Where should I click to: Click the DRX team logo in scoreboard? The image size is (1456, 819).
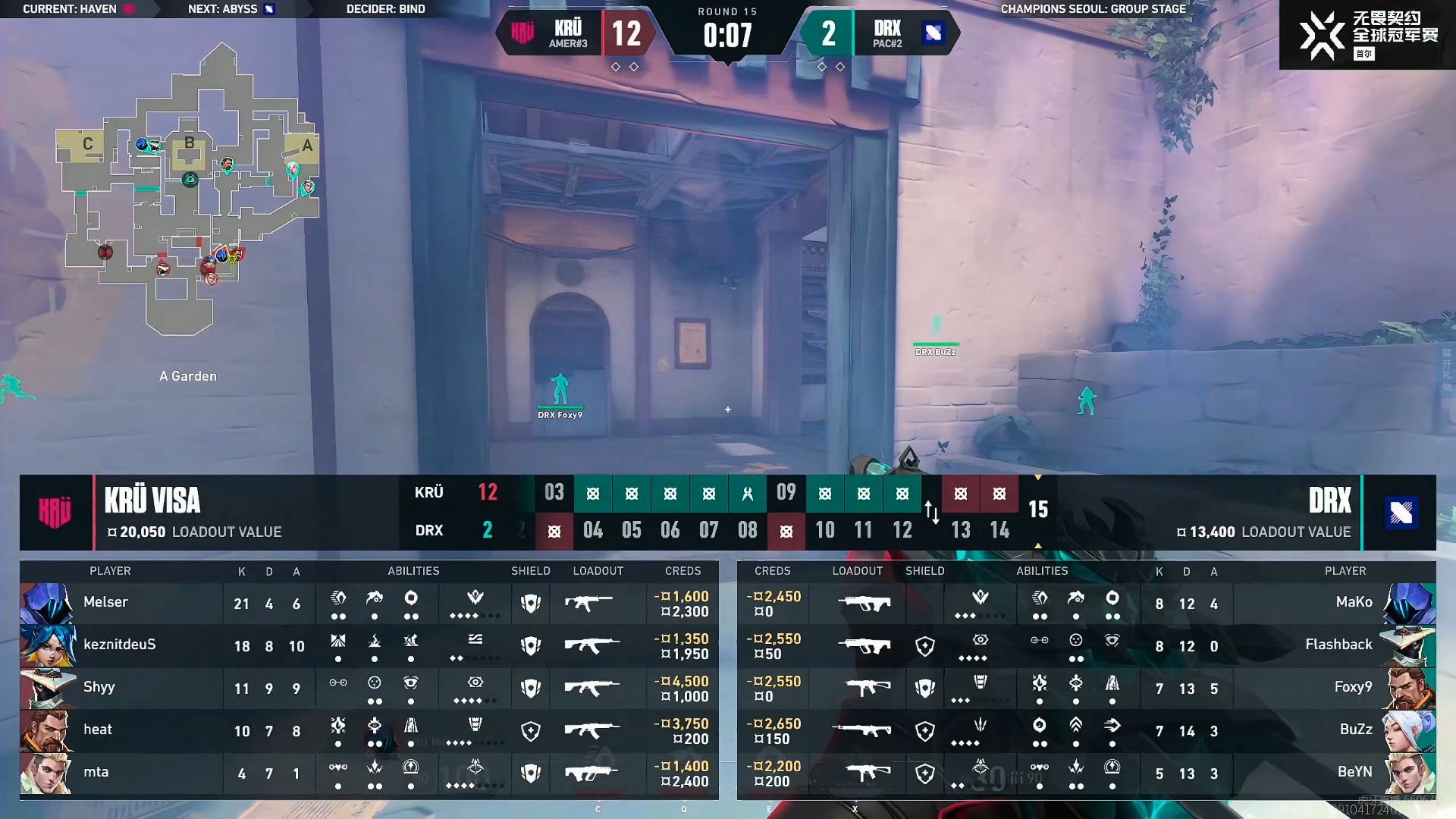pyautogui.click(x=1400, y=513)
